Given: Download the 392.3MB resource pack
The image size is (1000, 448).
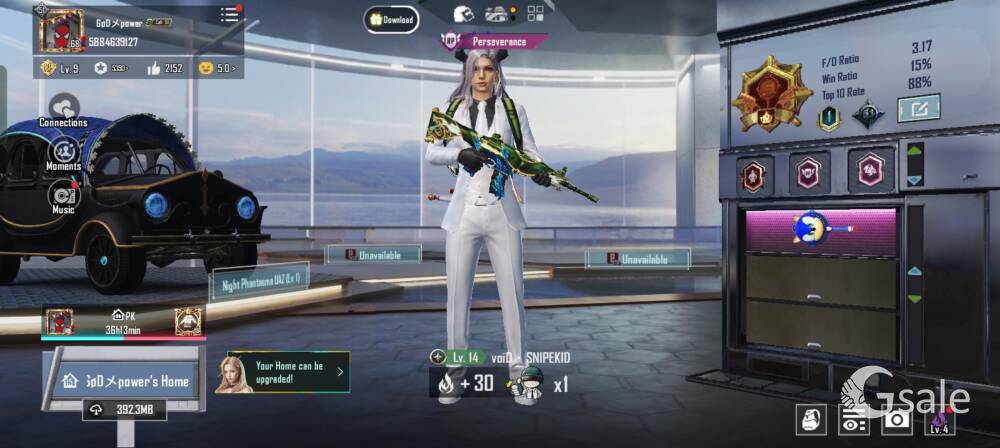Looking at the screenshot, I should [x=125, y=409].
